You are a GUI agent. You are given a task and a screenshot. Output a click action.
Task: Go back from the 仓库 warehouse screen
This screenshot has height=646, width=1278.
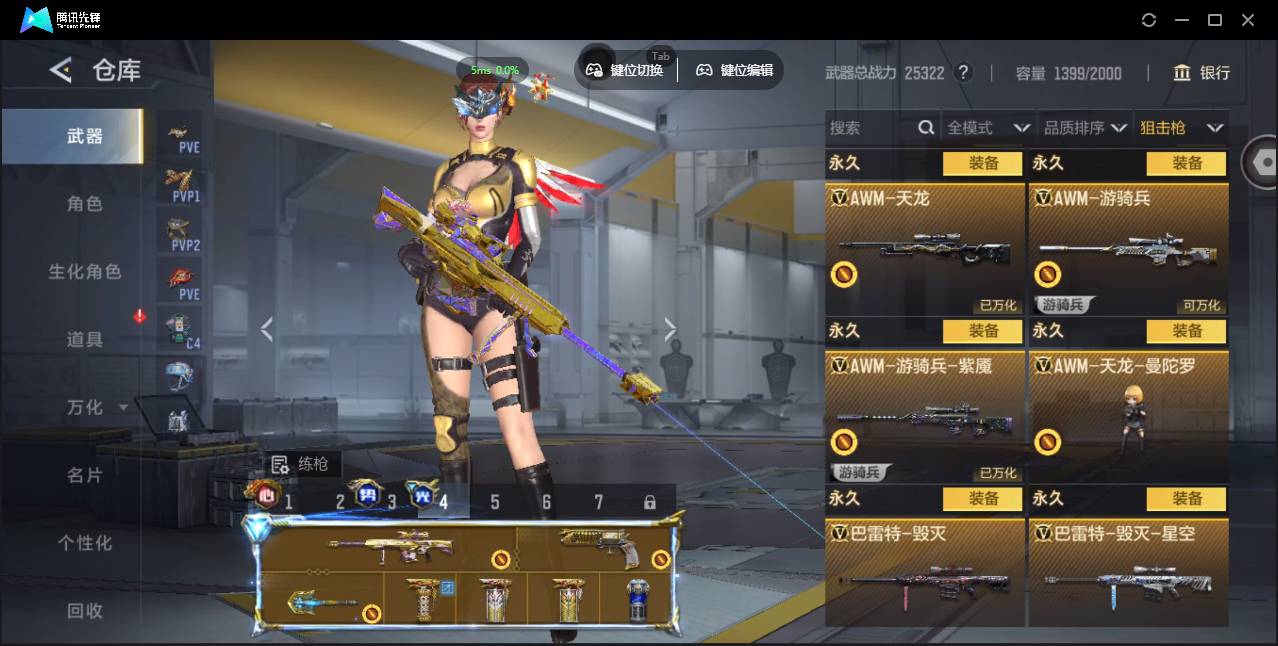(x=61, y=70)
